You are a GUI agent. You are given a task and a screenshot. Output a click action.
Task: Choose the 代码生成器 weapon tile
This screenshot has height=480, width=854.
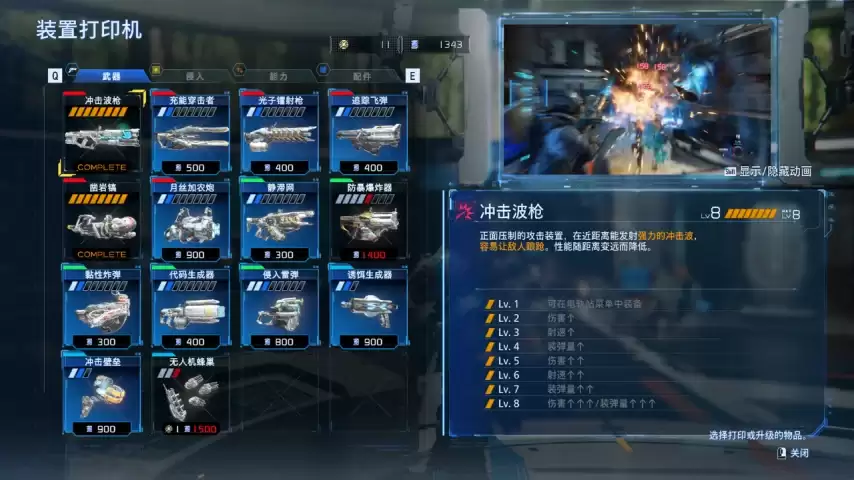click(x=192, y=307)
